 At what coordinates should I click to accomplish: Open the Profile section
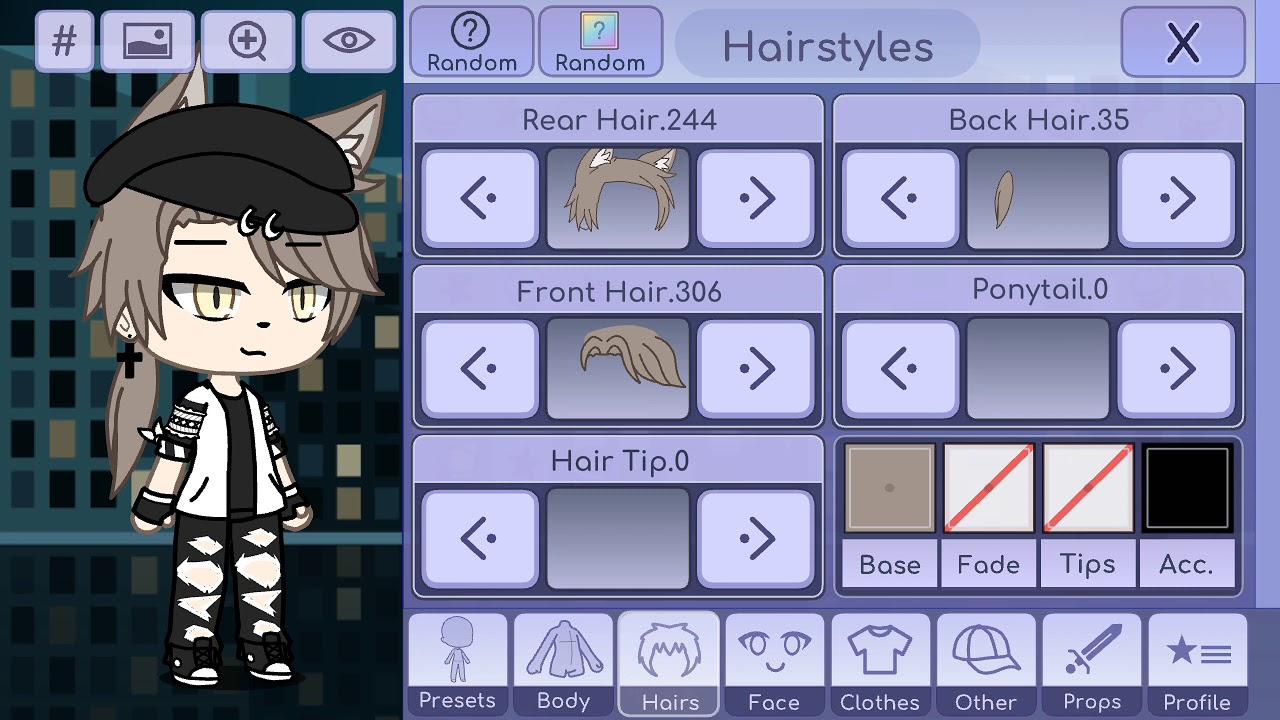pyautogui.click(x=1196, y=660)
